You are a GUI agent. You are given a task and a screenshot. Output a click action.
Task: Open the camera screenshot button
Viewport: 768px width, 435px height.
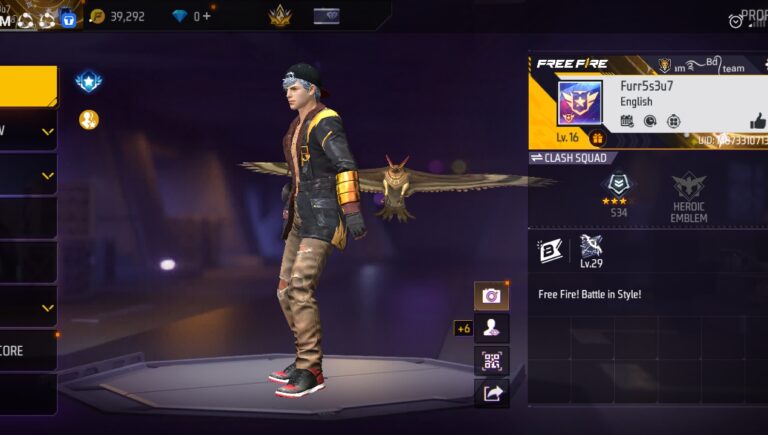pos(491,296)
